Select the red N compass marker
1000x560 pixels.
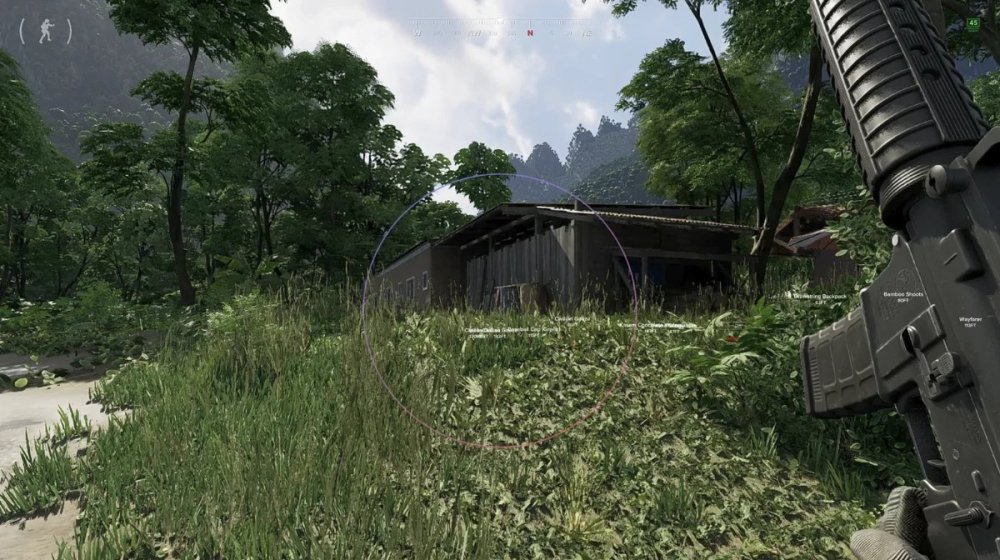click(x=530, y=33)
